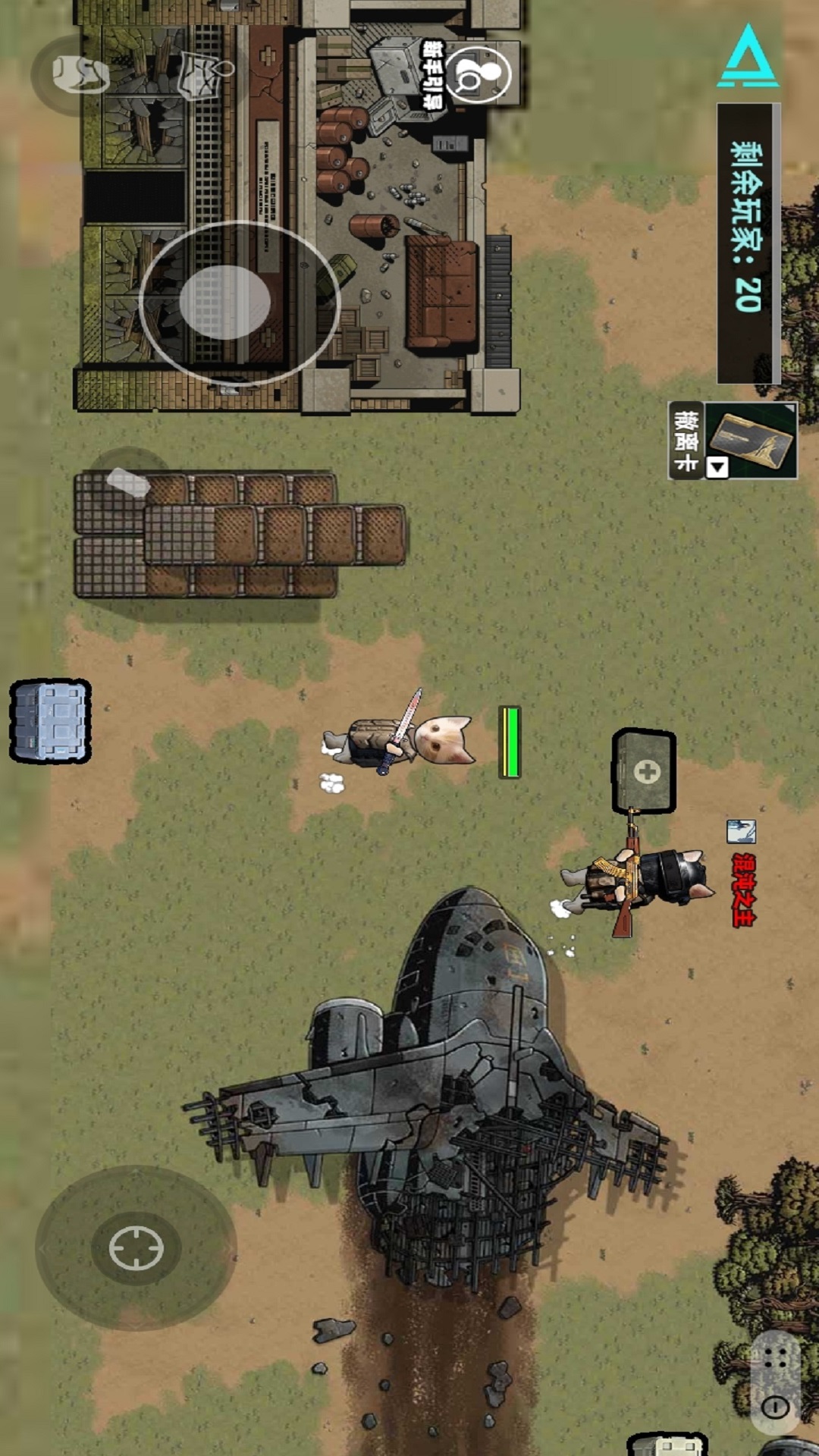819x1456 pixels.
Task: Tap the fist melee attack button
Action: pos(79,74)
